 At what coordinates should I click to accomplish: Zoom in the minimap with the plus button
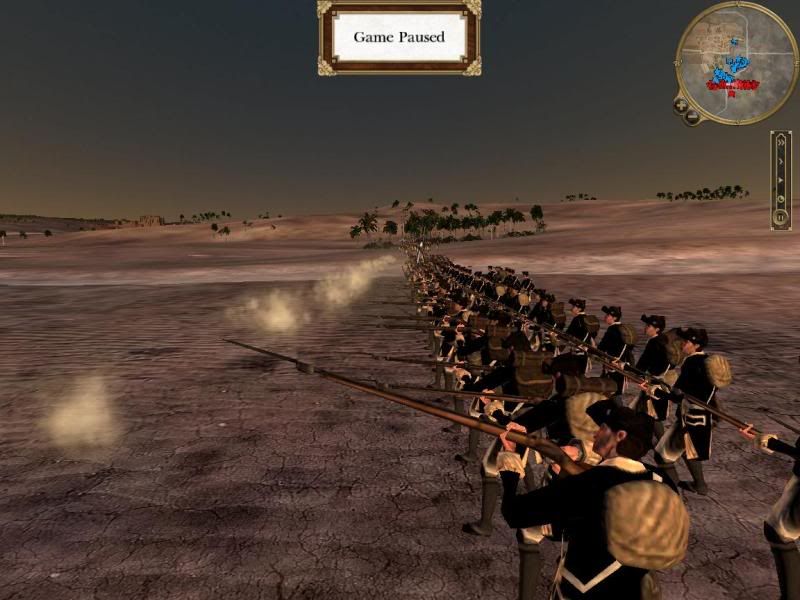681,105
